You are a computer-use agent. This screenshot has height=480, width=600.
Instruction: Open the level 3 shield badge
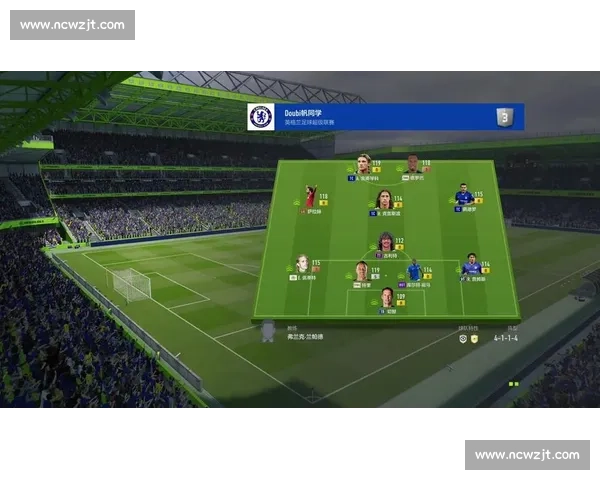click(x=505, y=117)
